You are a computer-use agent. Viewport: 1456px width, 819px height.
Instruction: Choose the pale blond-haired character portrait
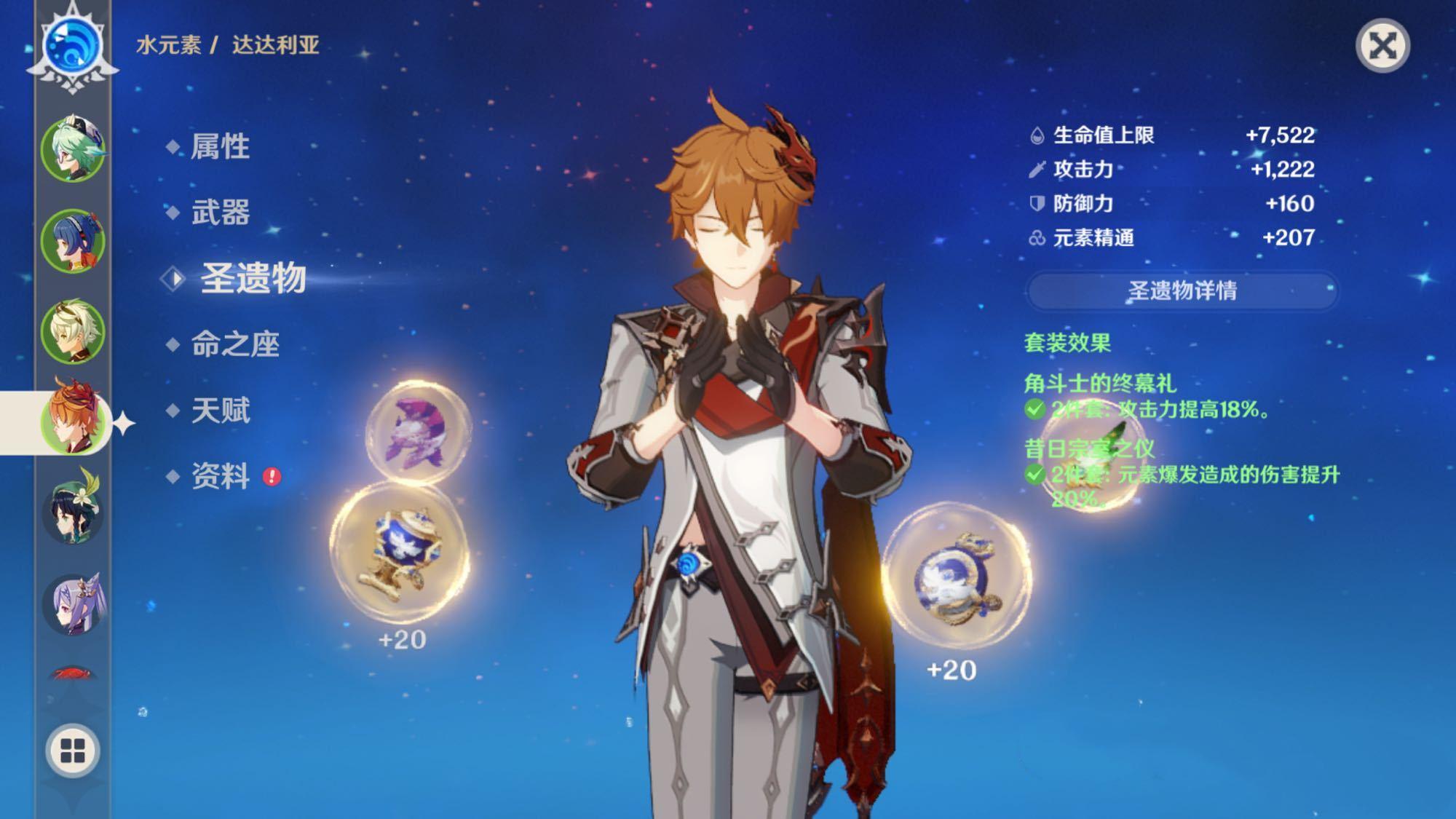(x=73, y=331)
